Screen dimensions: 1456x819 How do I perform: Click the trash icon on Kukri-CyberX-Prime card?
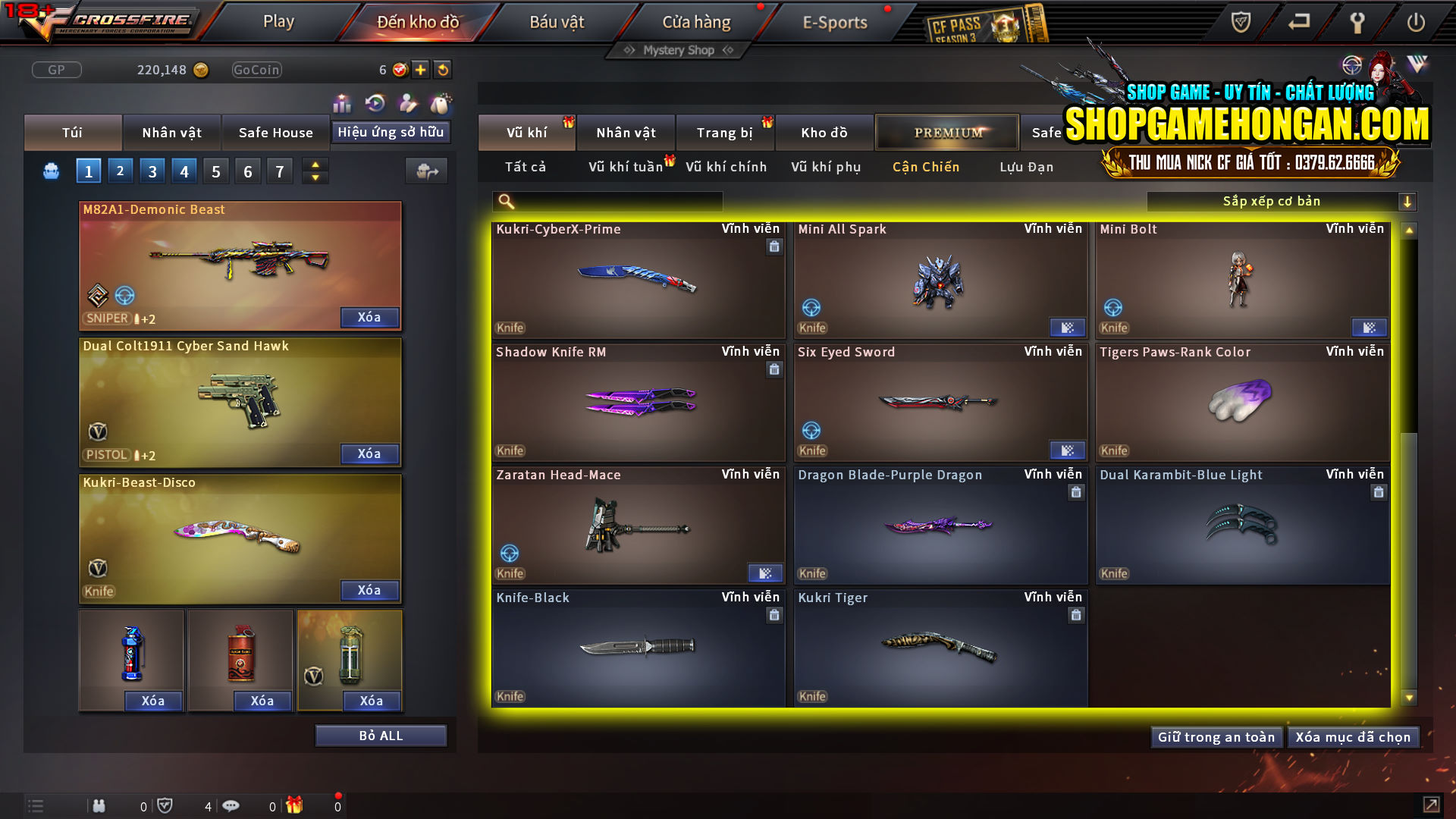(x=774, y=247)
